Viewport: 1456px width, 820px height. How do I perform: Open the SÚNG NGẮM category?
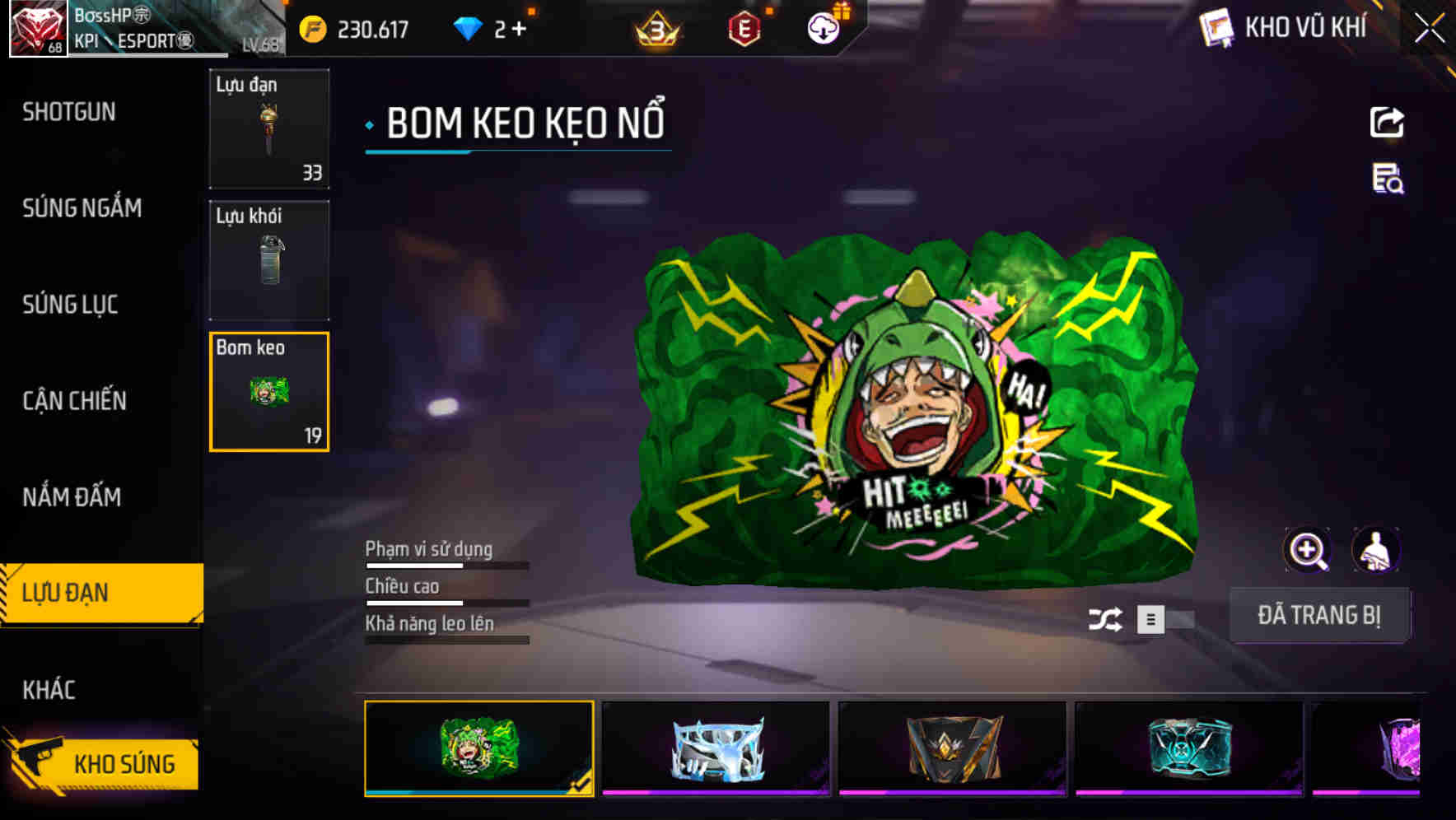[82, 208]
